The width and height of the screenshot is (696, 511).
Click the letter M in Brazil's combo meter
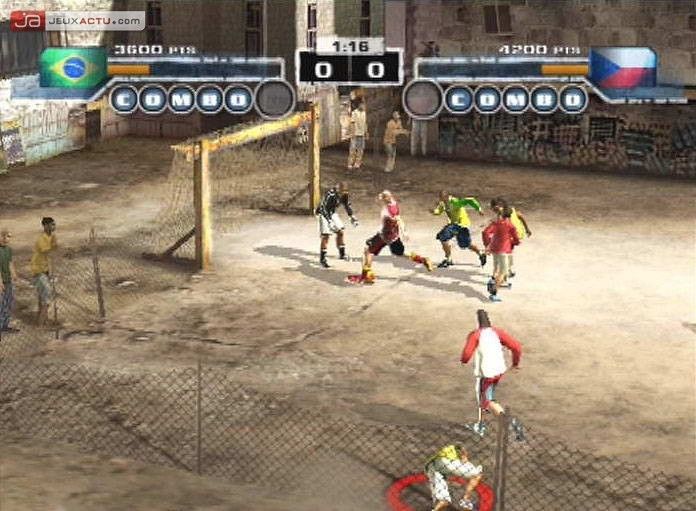coord(181,99)
